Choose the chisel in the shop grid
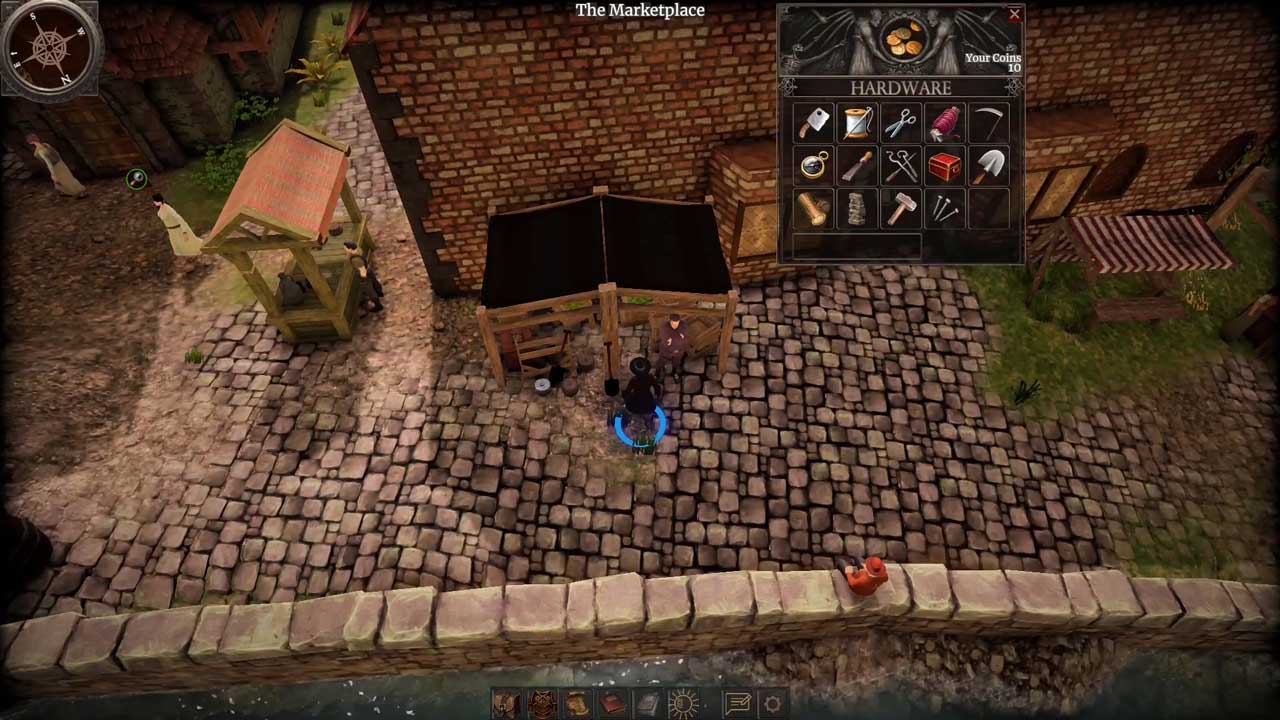 pyautogui.click(x=857, y=166)
